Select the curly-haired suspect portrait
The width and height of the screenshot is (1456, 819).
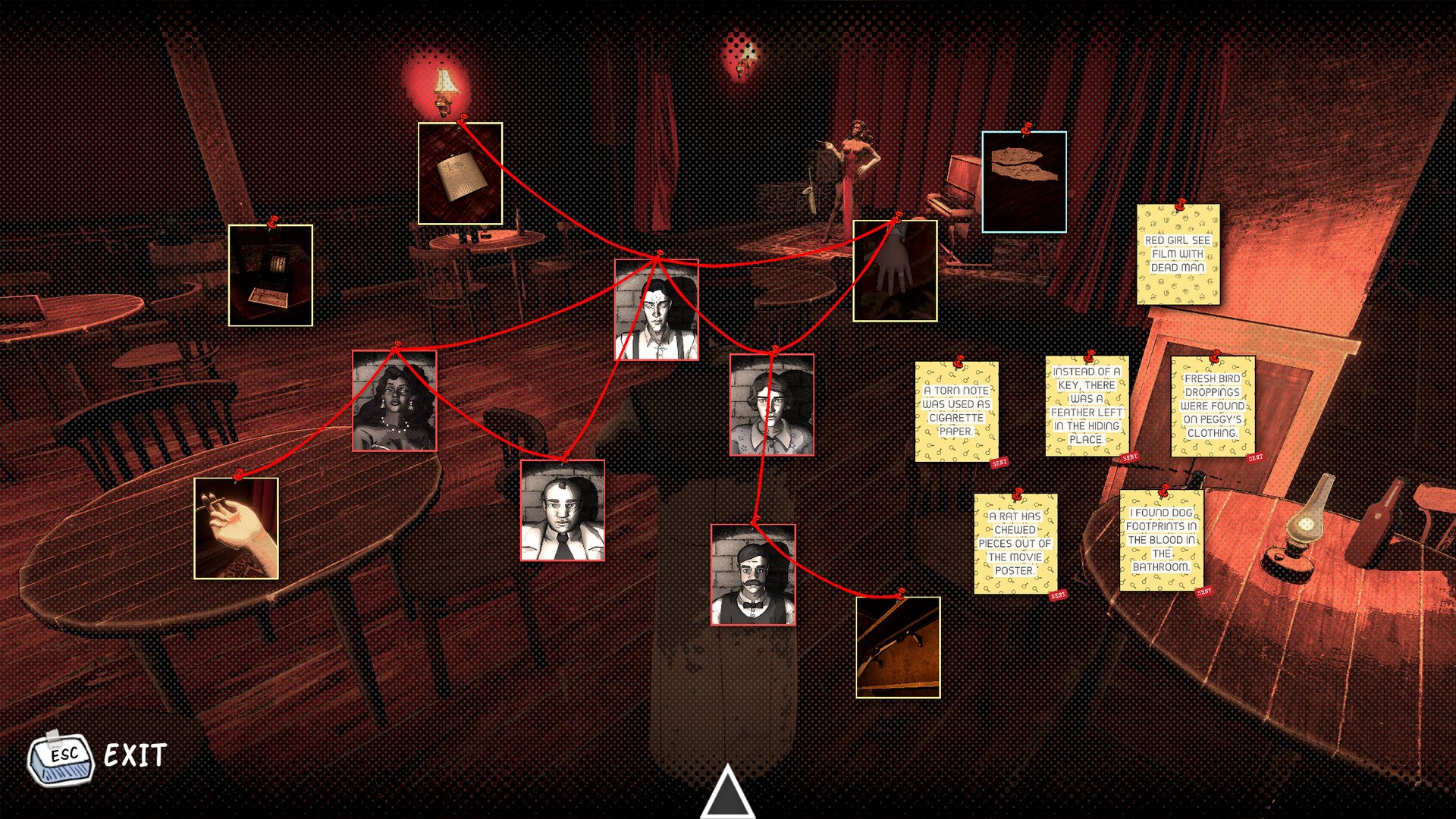pos(771,406)
